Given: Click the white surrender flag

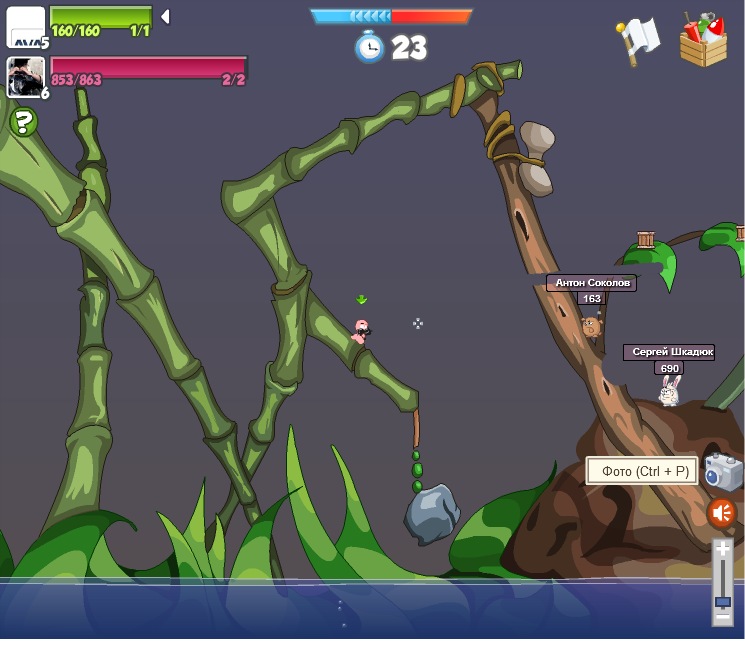Looking at the screenshot, I should tap(637, 40).
